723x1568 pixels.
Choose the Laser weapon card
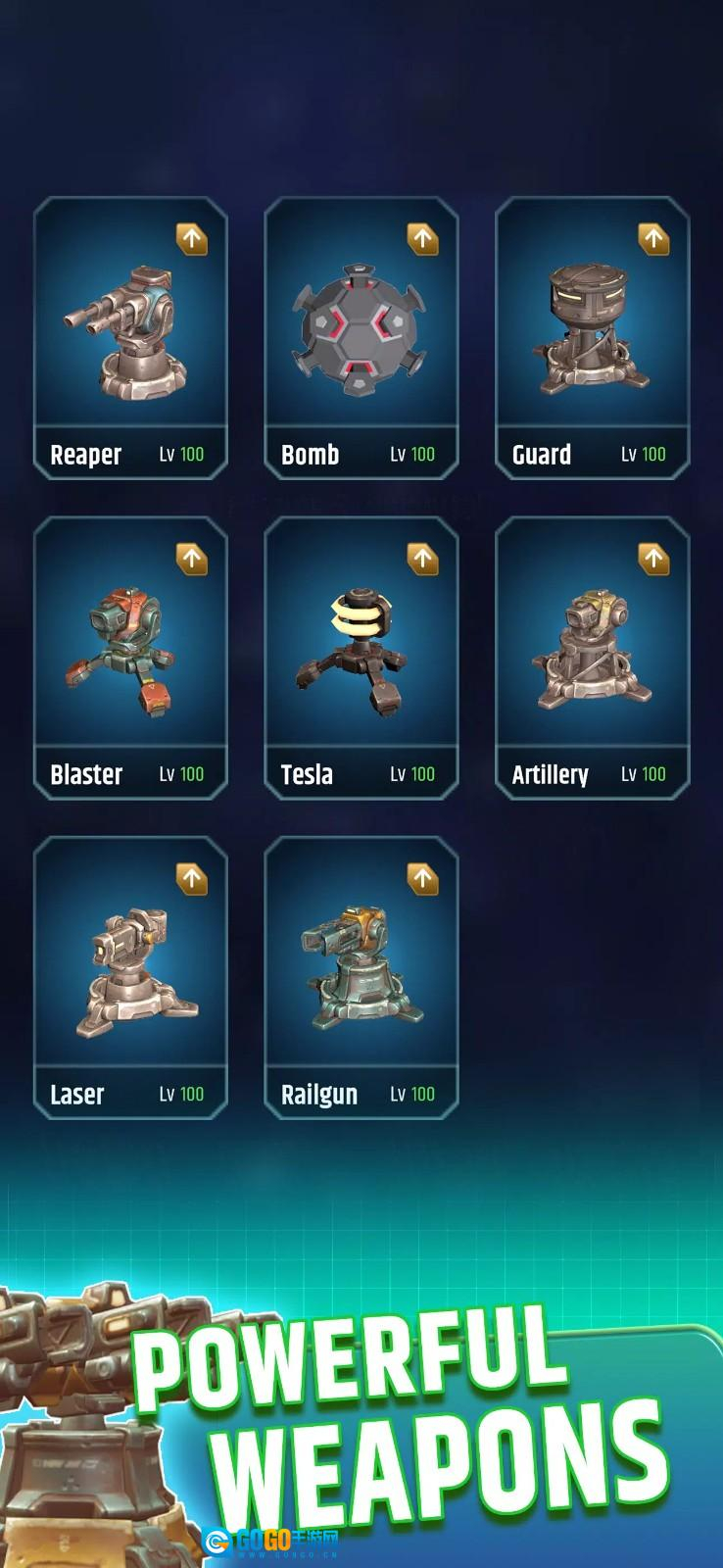point(130,977)
